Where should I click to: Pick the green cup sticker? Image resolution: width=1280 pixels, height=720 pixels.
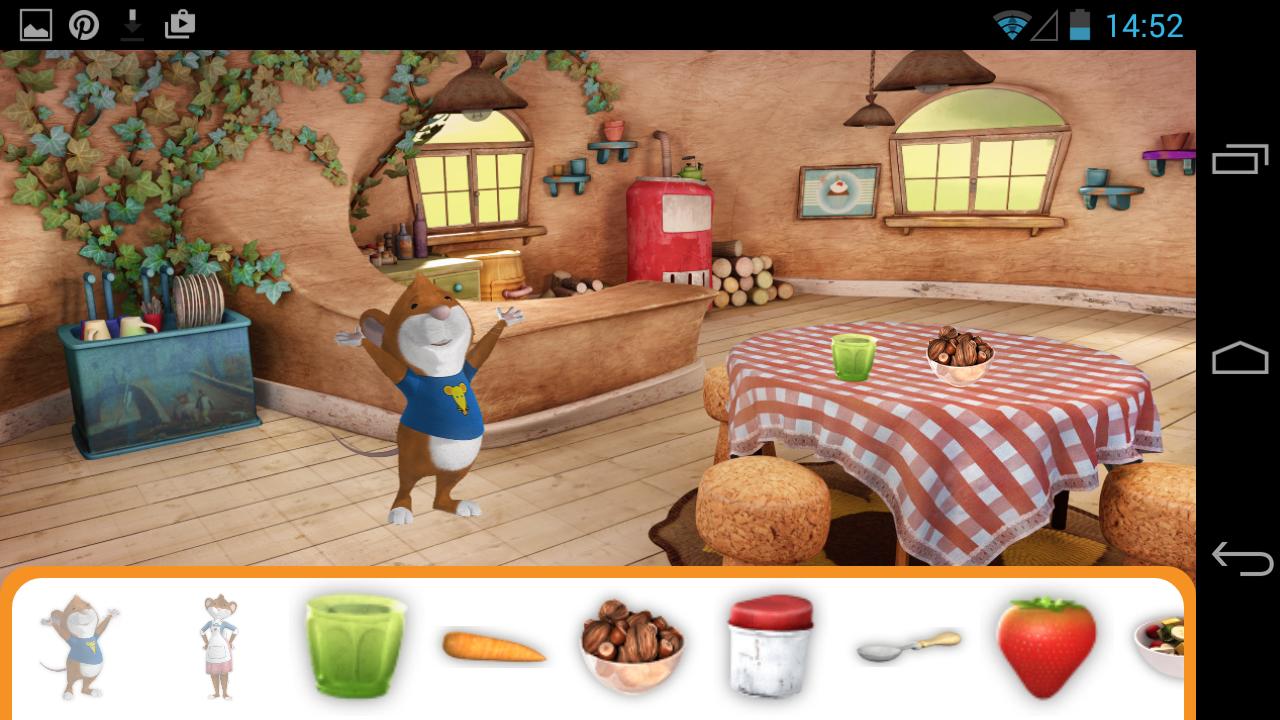click(355, 645)
